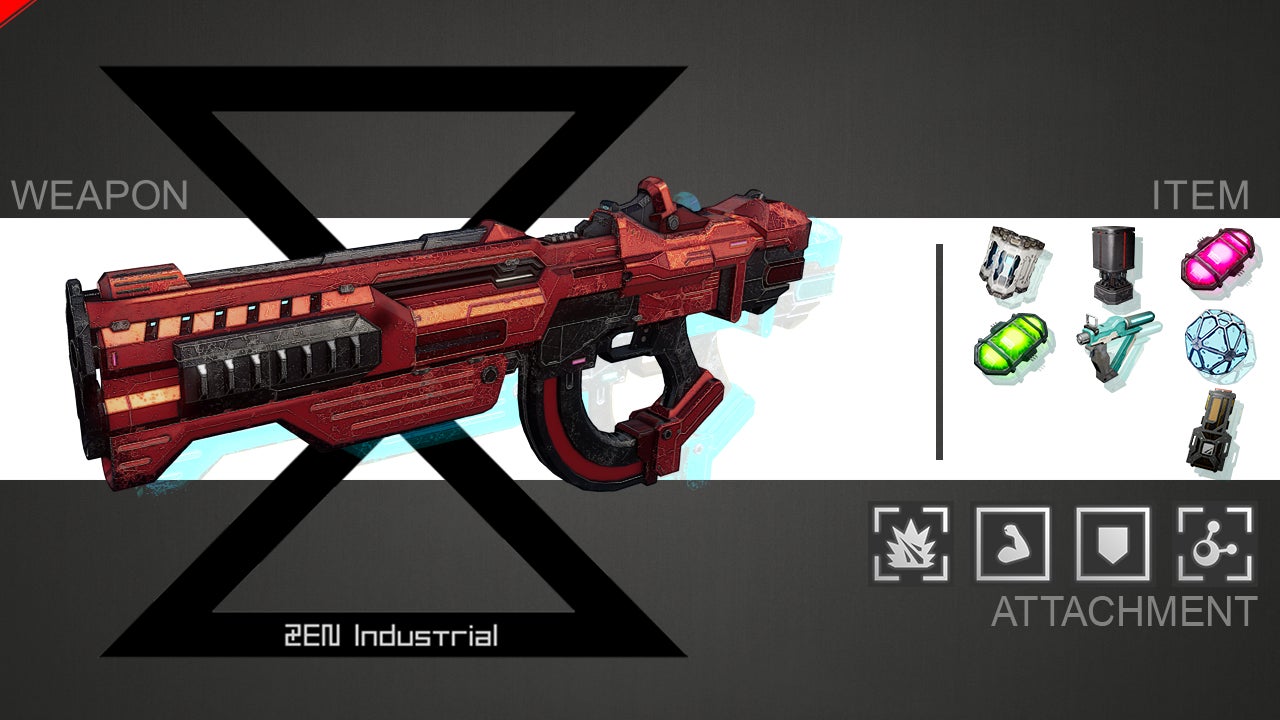
Task: Choose the blue geodesic sphere item
Action: [1214, 343]
